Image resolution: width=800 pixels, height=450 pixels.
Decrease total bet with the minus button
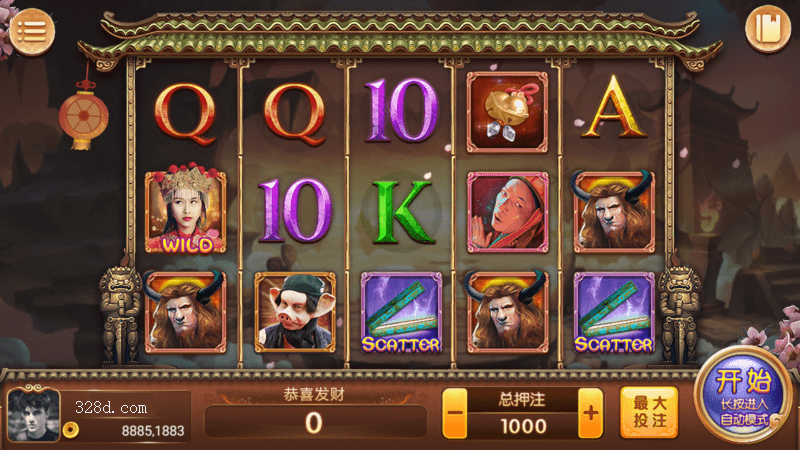(456, 412)
